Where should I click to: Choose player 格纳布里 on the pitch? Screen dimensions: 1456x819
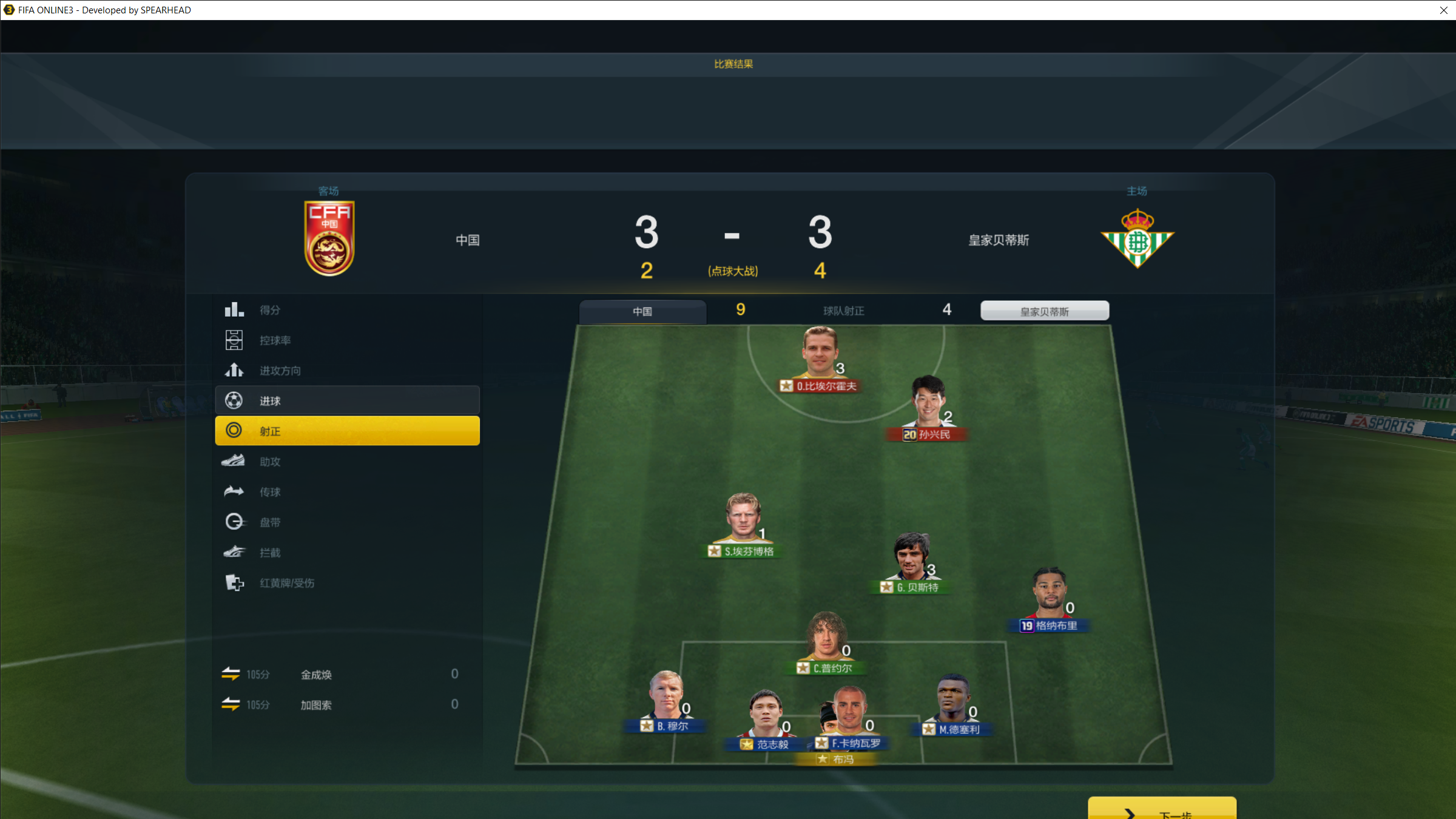tap(1050, 598)
